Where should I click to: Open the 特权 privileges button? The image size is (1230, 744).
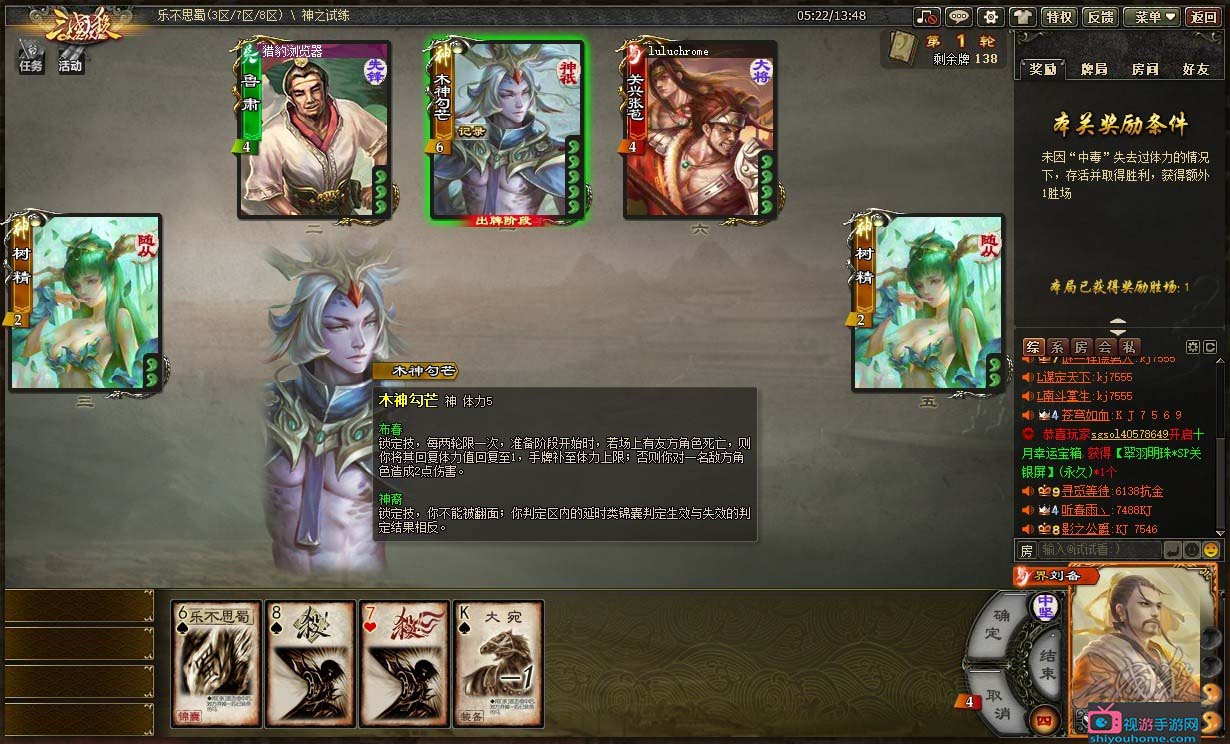pos(1058,17)
